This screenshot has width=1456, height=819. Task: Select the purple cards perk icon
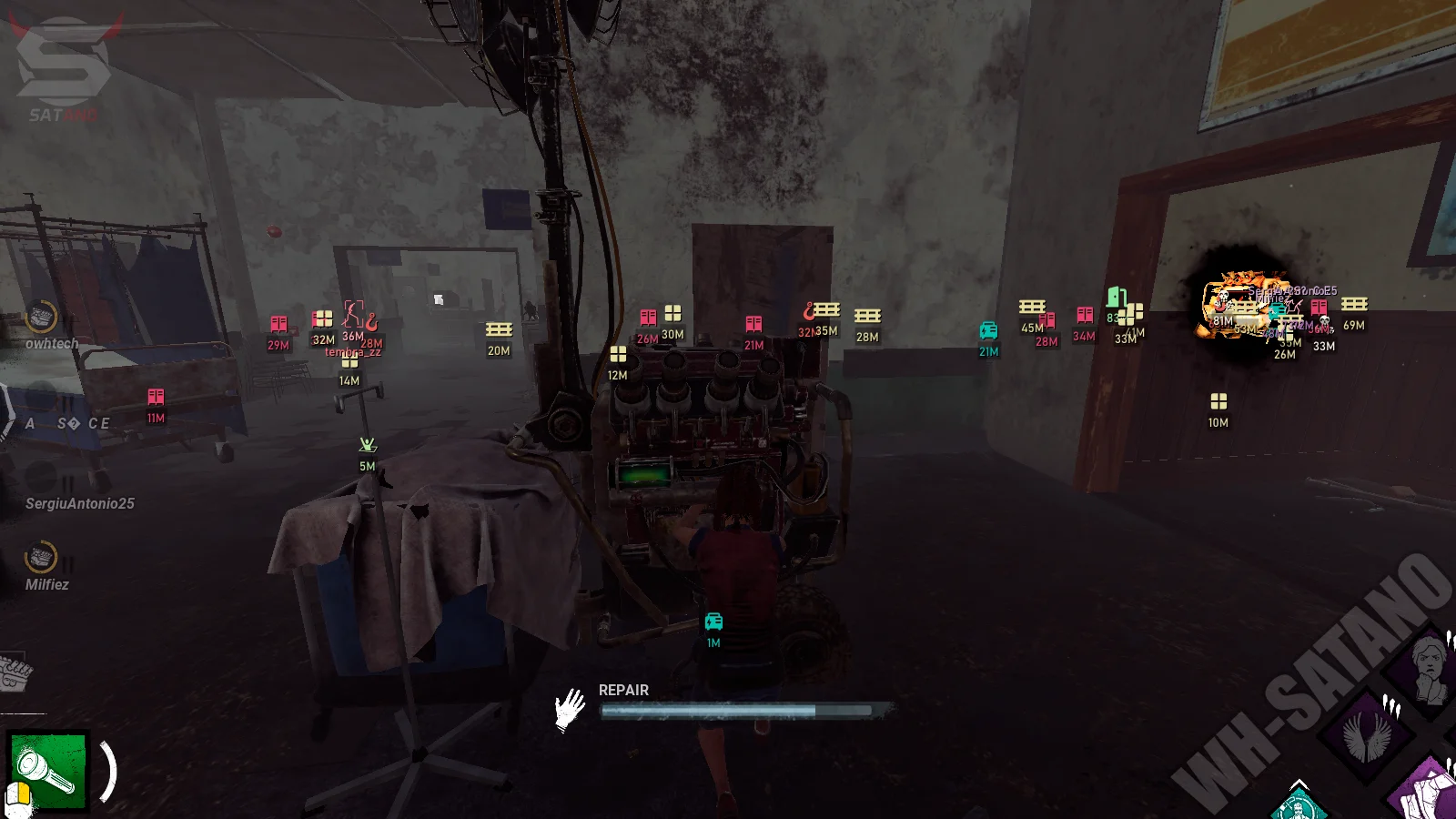click(1429, 792)
